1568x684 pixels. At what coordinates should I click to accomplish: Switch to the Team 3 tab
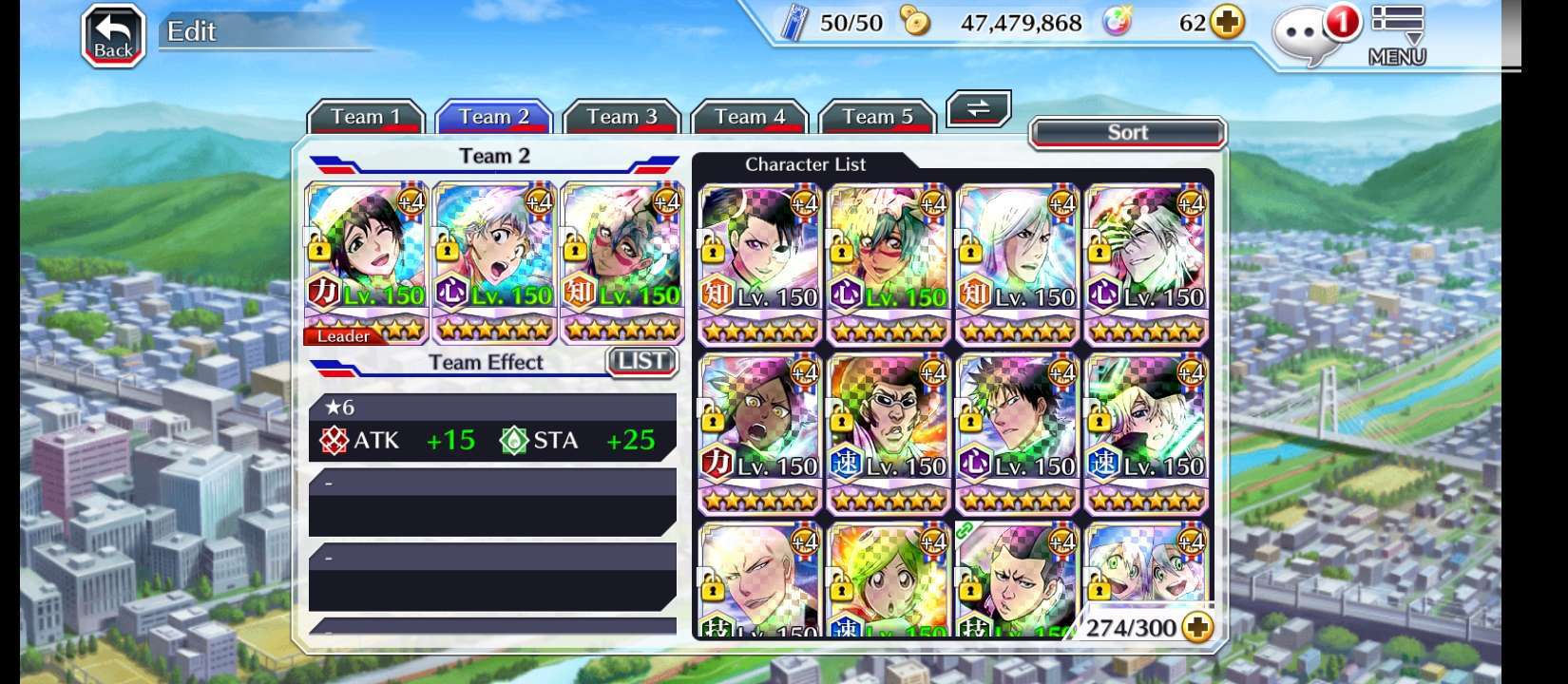(x=621, y=117)
